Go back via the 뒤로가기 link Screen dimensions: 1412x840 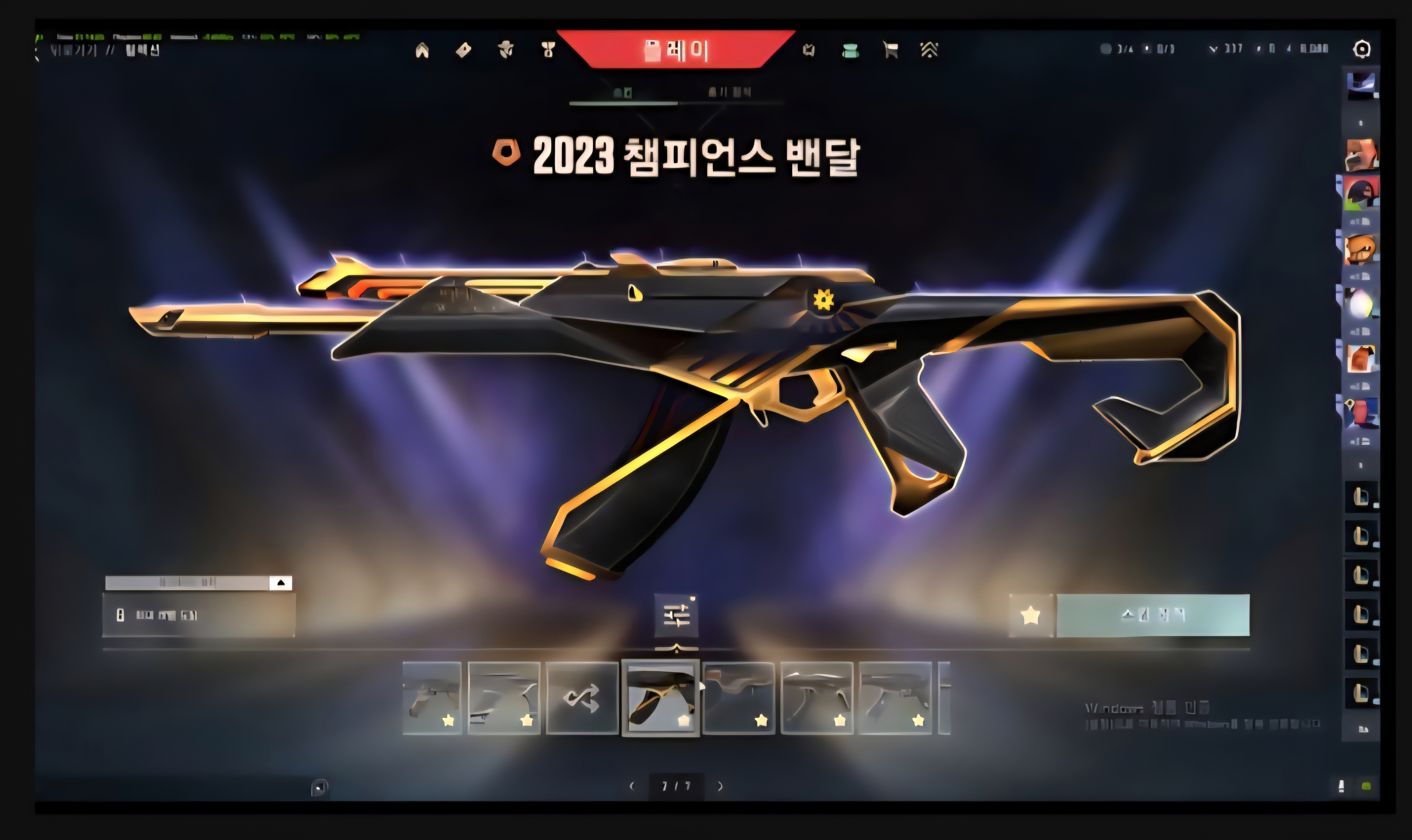[x=74, y=50]
